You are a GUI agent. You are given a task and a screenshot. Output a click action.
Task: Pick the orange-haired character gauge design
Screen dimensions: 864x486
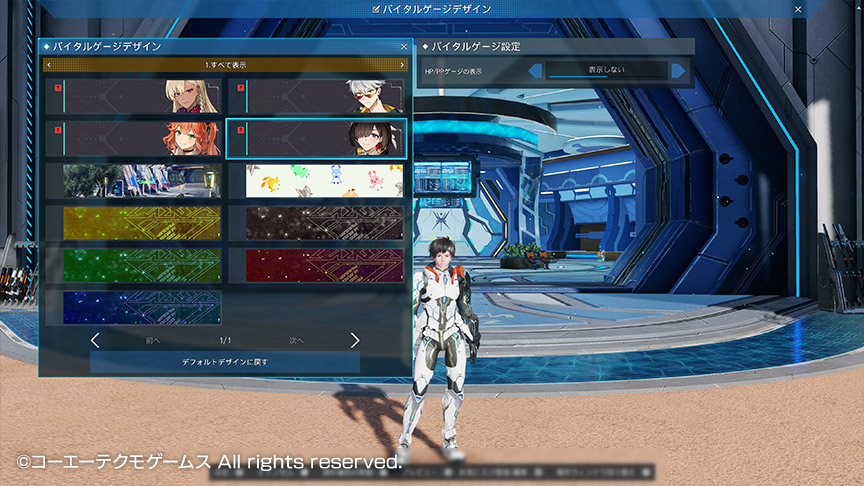(x=134, y=139)
